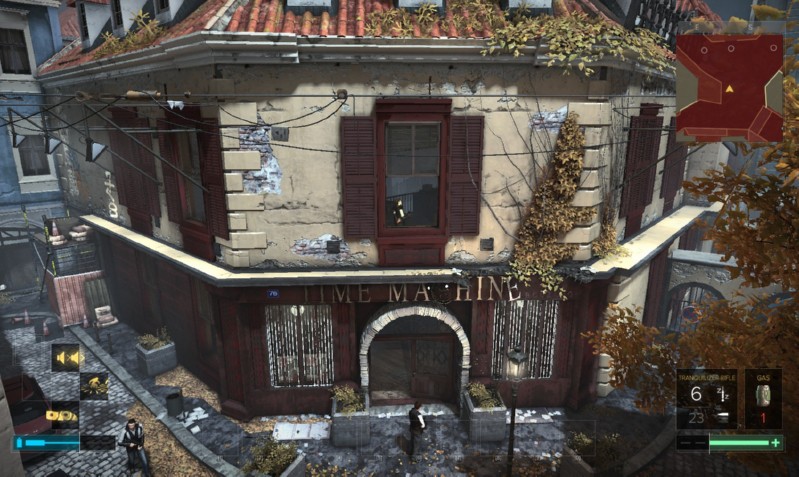The image size is (799, 477).
Task: Choose the Gas grenade slot
Action: (763, 400)
